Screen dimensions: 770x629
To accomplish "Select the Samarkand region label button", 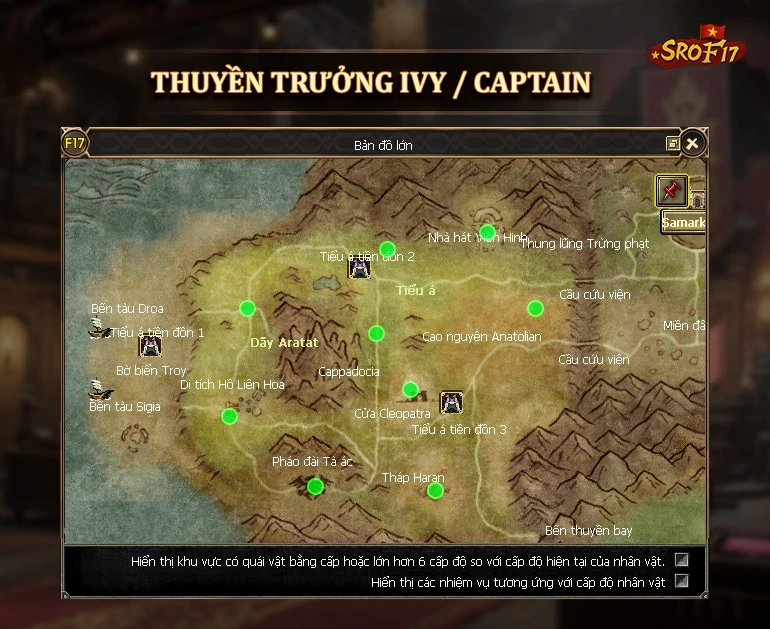I will click(x=684, y=222).
